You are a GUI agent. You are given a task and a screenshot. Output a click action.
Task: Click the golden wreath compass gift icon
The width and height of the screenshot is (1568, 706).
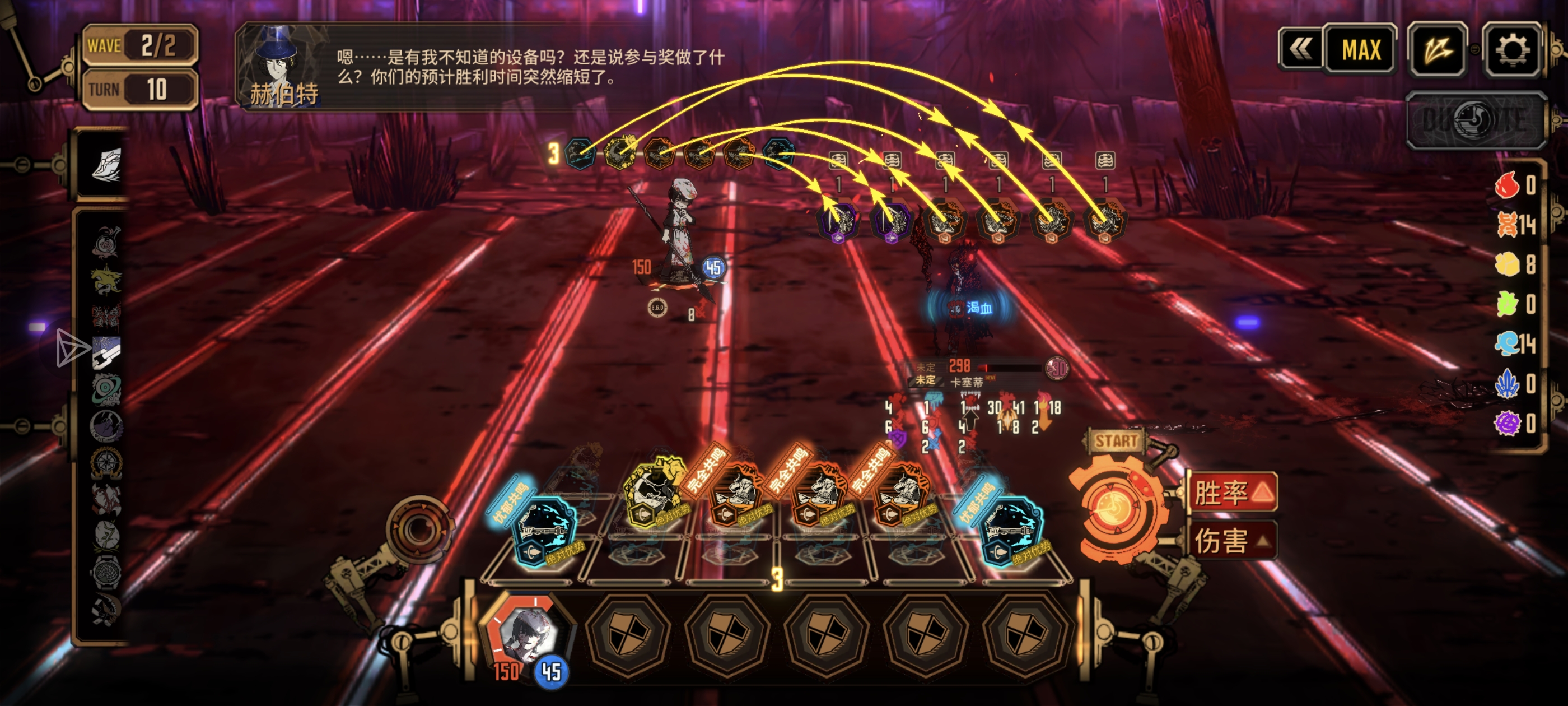106,463
